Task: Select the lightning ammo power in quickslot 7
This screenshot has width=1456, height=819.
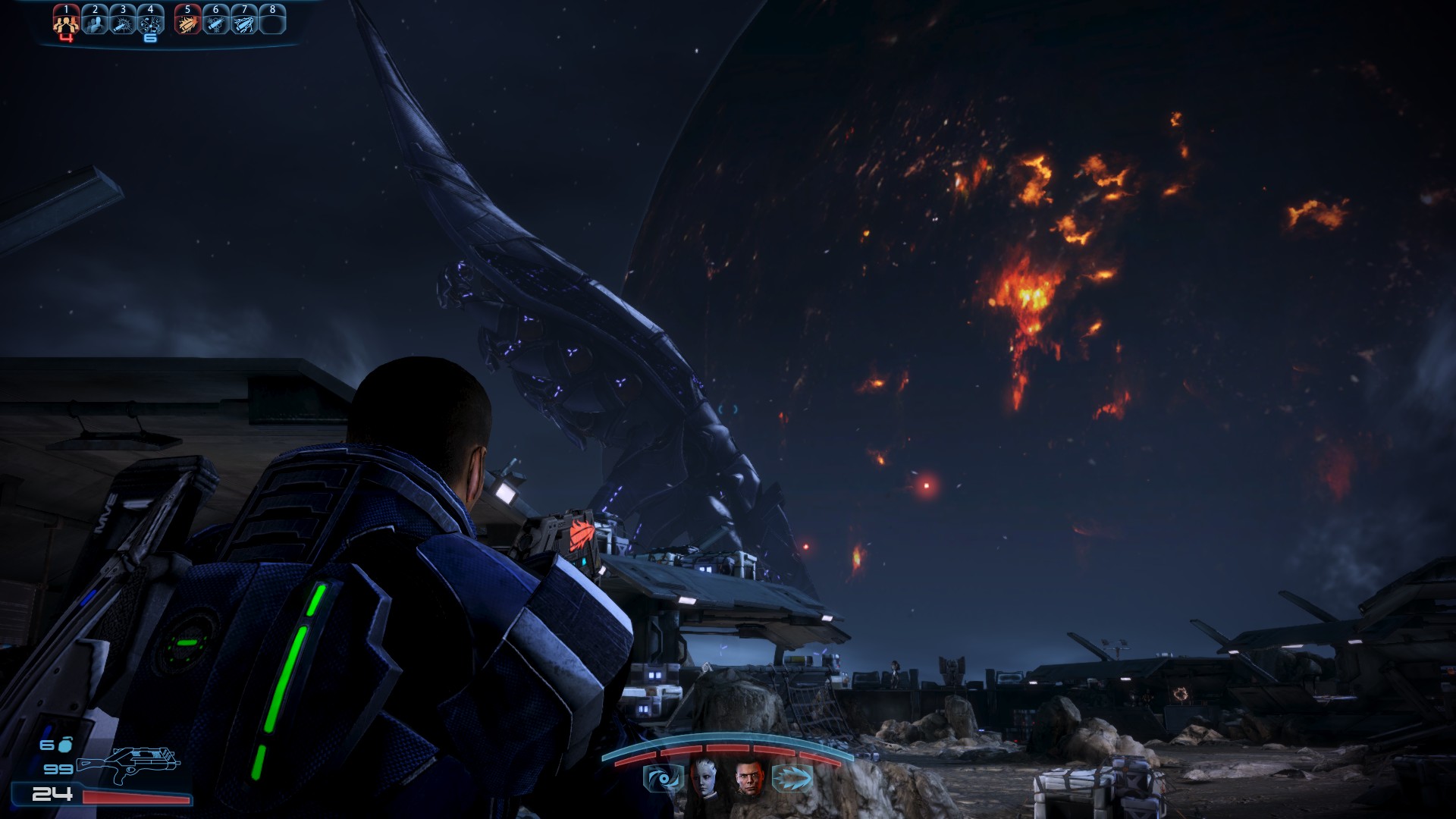Action: [243, 21]
